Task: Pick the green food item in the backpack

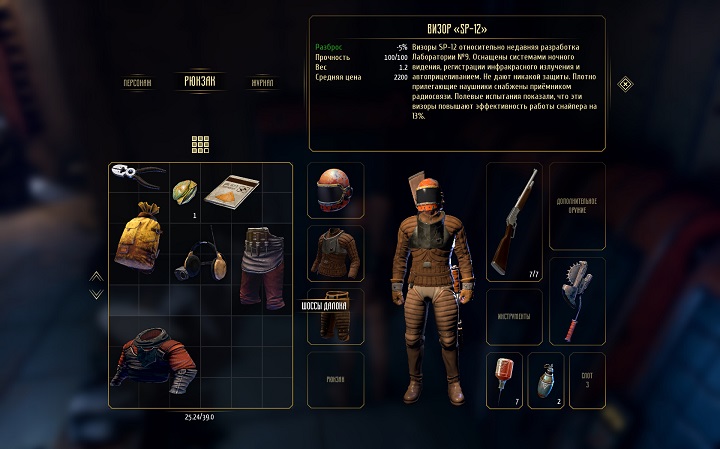Action: tap(186, 189)
